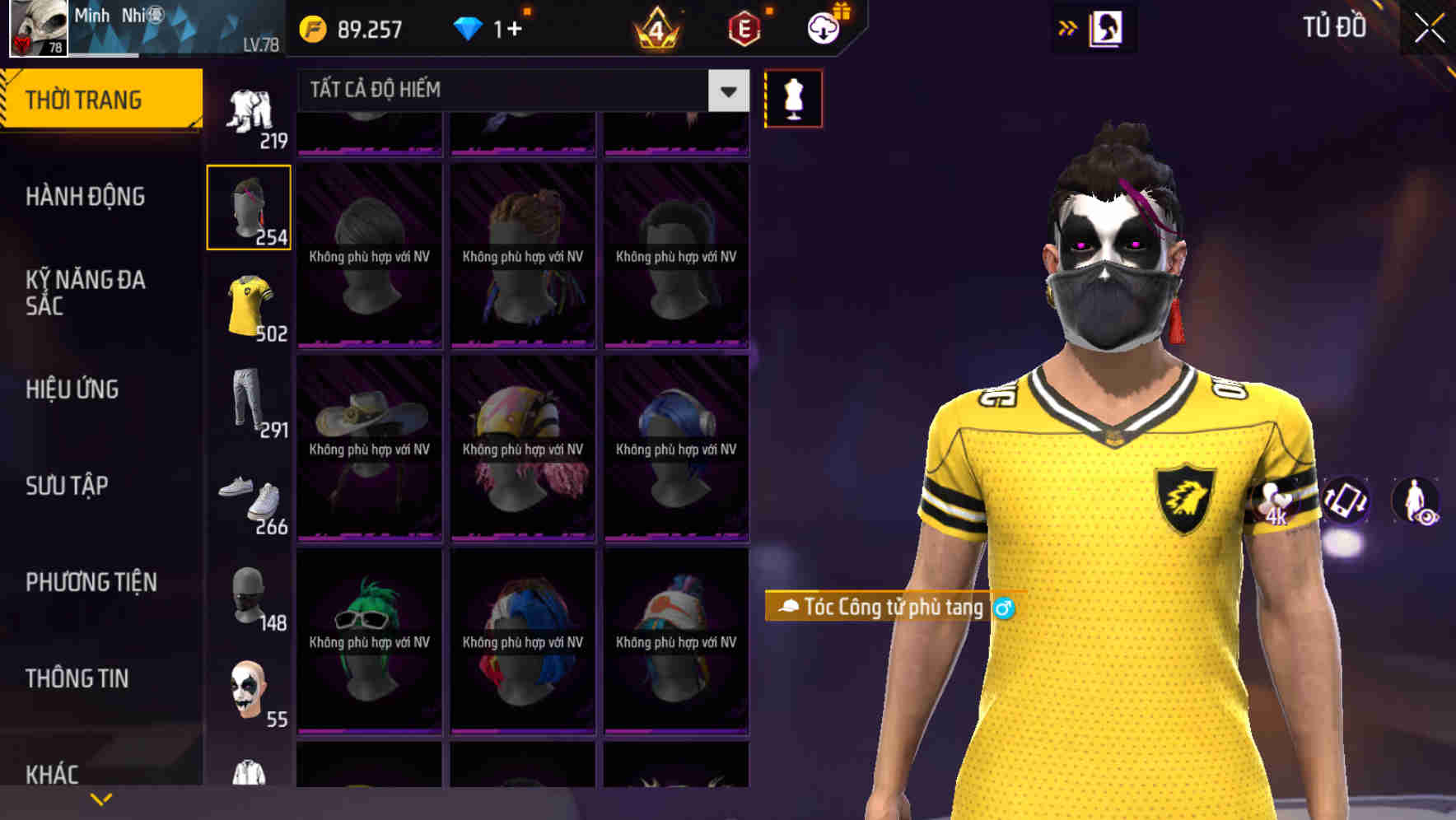
Task: Open the PHƯƠNG TIỆN section
Action: point(91,581)
